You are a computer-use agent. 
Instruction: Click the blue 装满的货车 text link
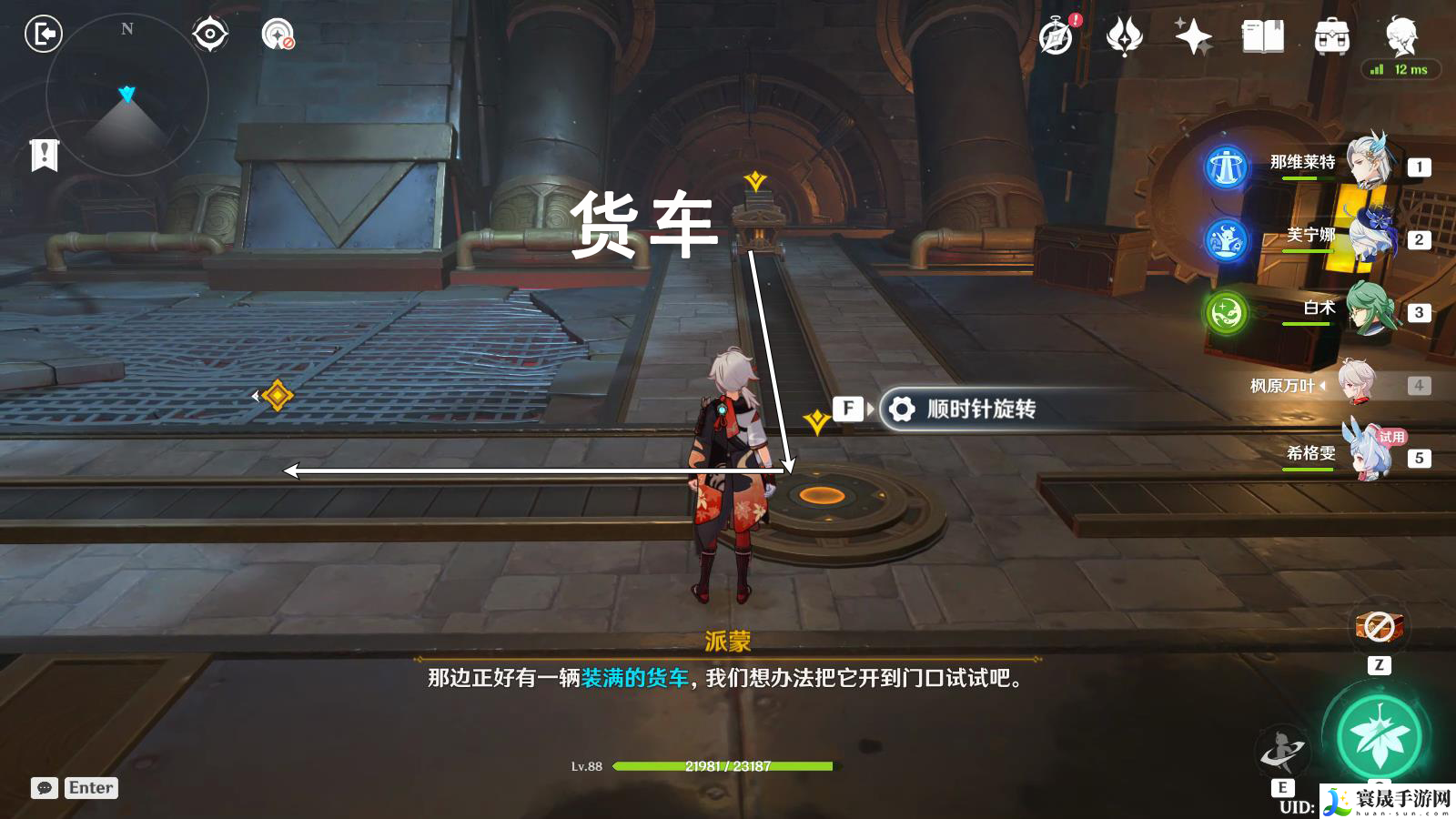point(636,679)
